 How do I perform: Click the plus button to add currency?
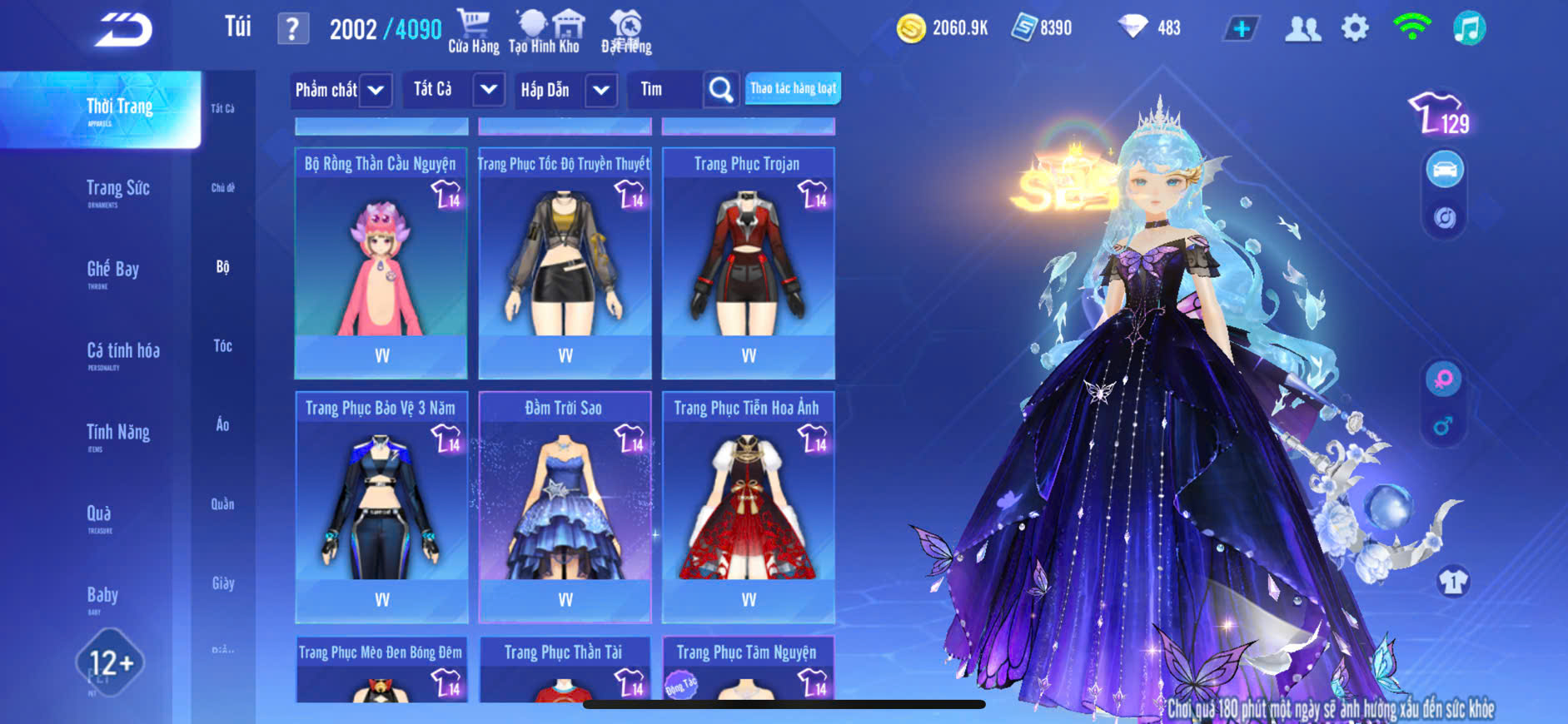pyautogui.click(x=1241, y=28)
